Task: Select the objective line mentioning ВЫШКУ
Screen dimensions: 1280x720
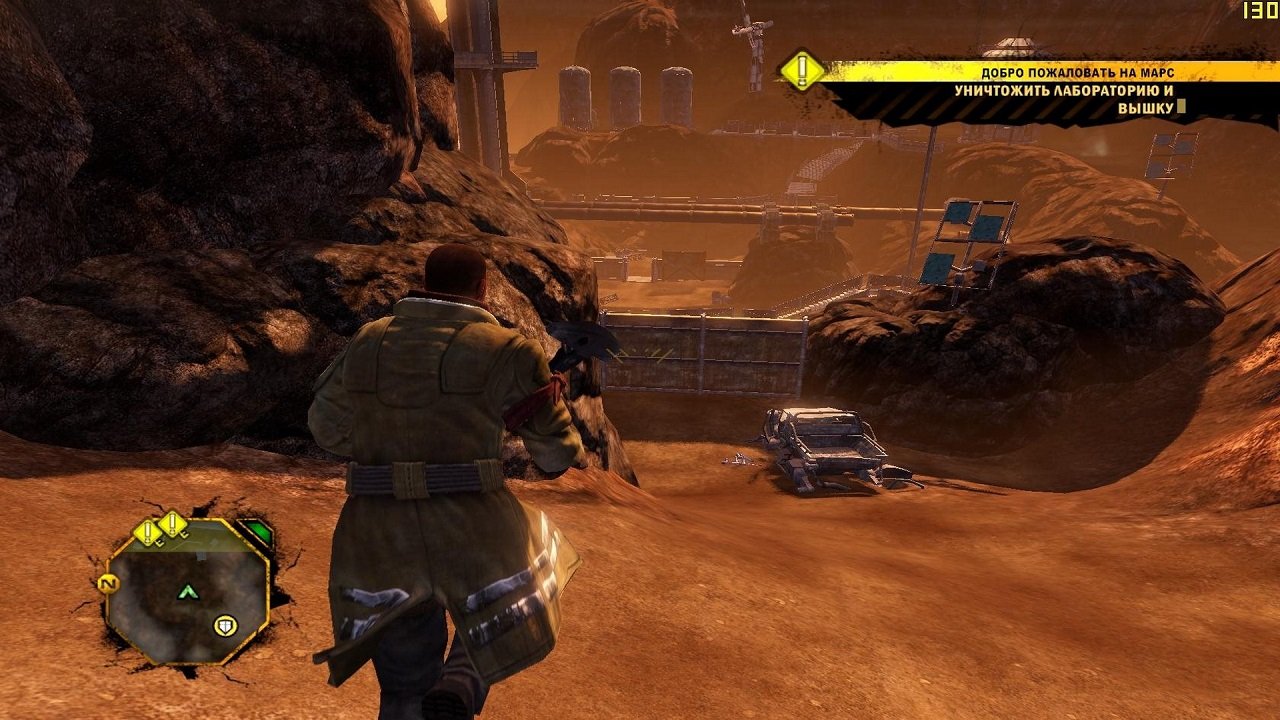Action: click(1144, 107)
